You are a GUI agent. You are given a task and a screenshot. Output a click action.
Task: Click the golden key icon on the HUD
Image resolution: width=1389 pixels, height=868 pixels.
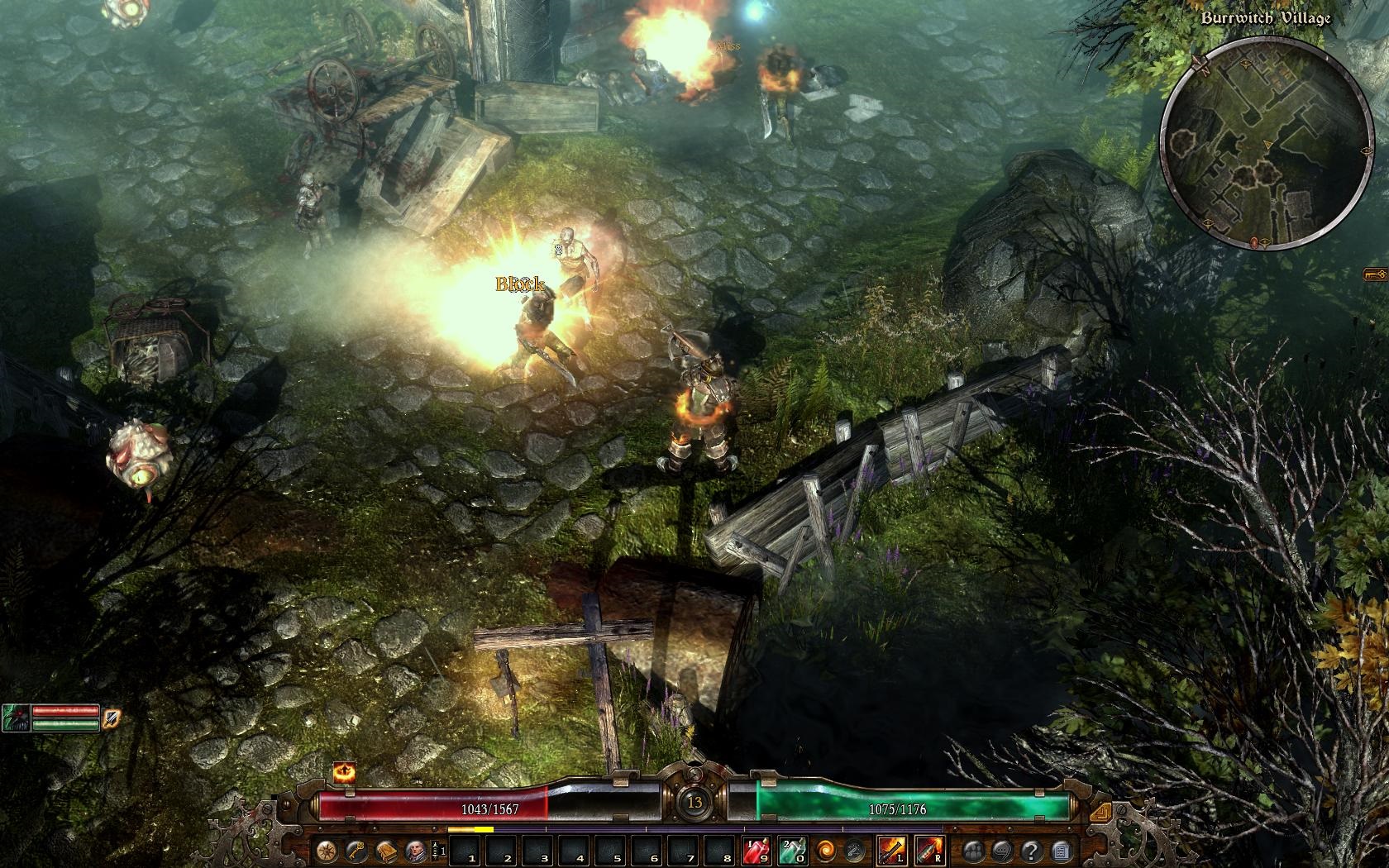pos(358,851)
